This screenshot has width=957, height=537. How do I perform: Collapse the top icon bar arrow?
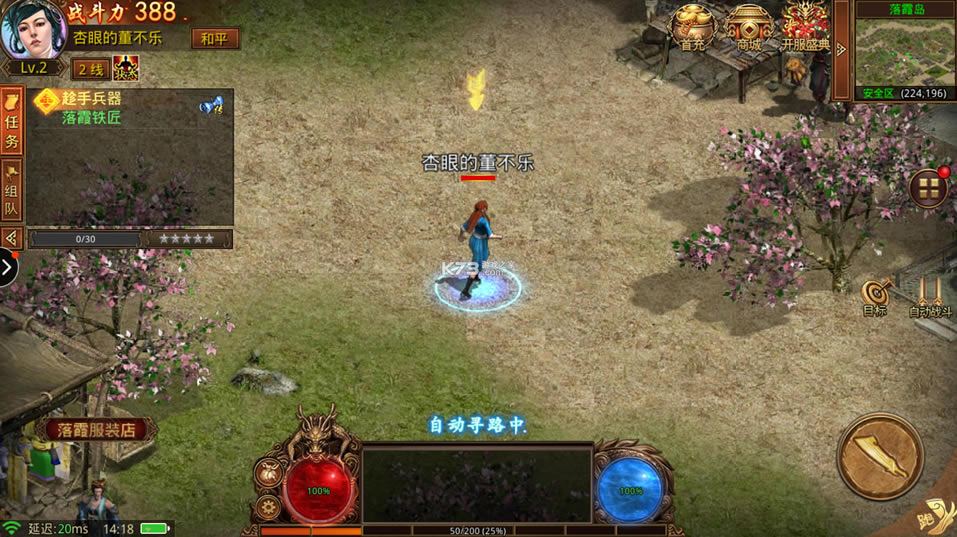841,48
